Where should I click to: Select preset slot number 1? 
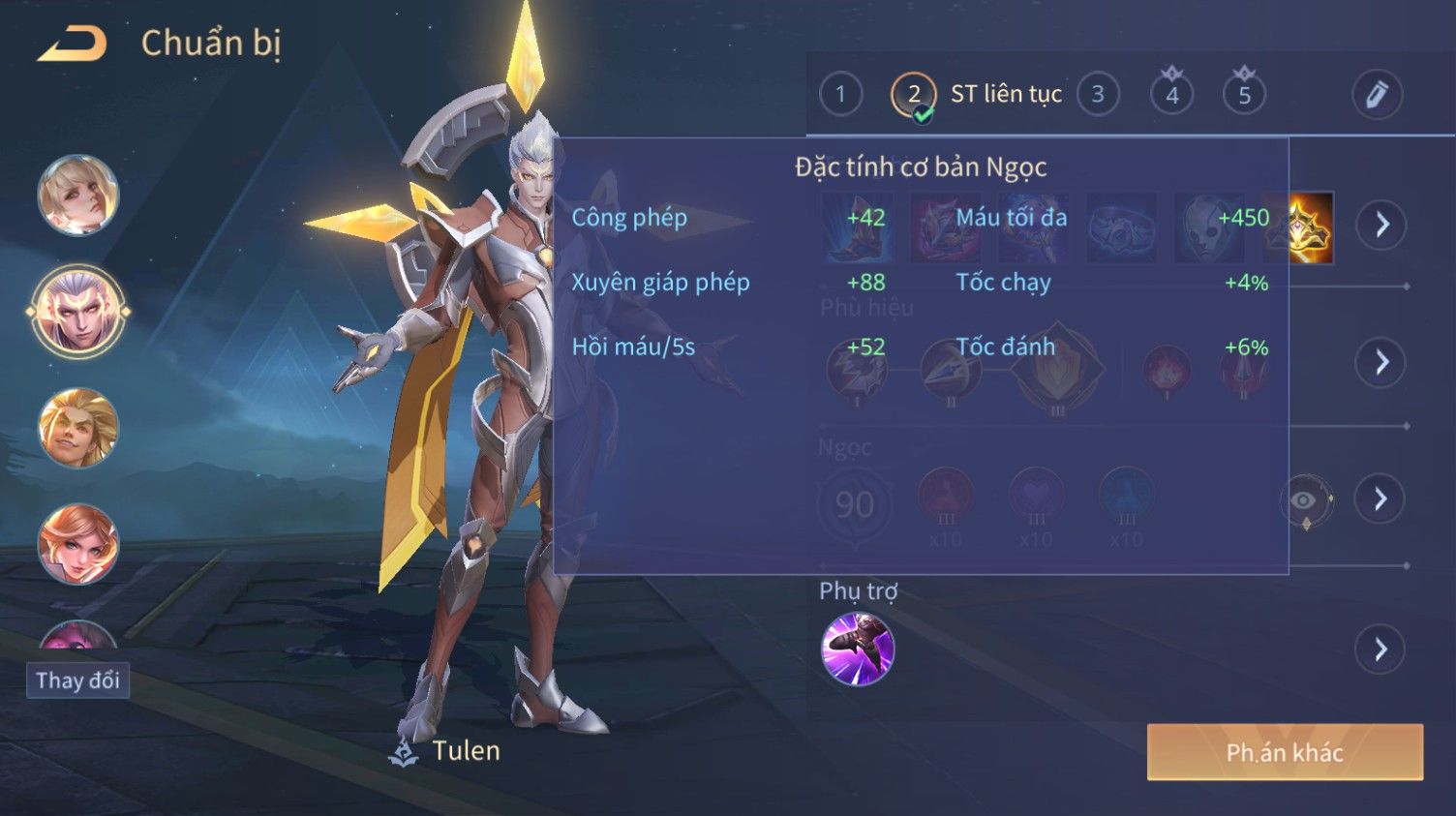tap(840, 95)
